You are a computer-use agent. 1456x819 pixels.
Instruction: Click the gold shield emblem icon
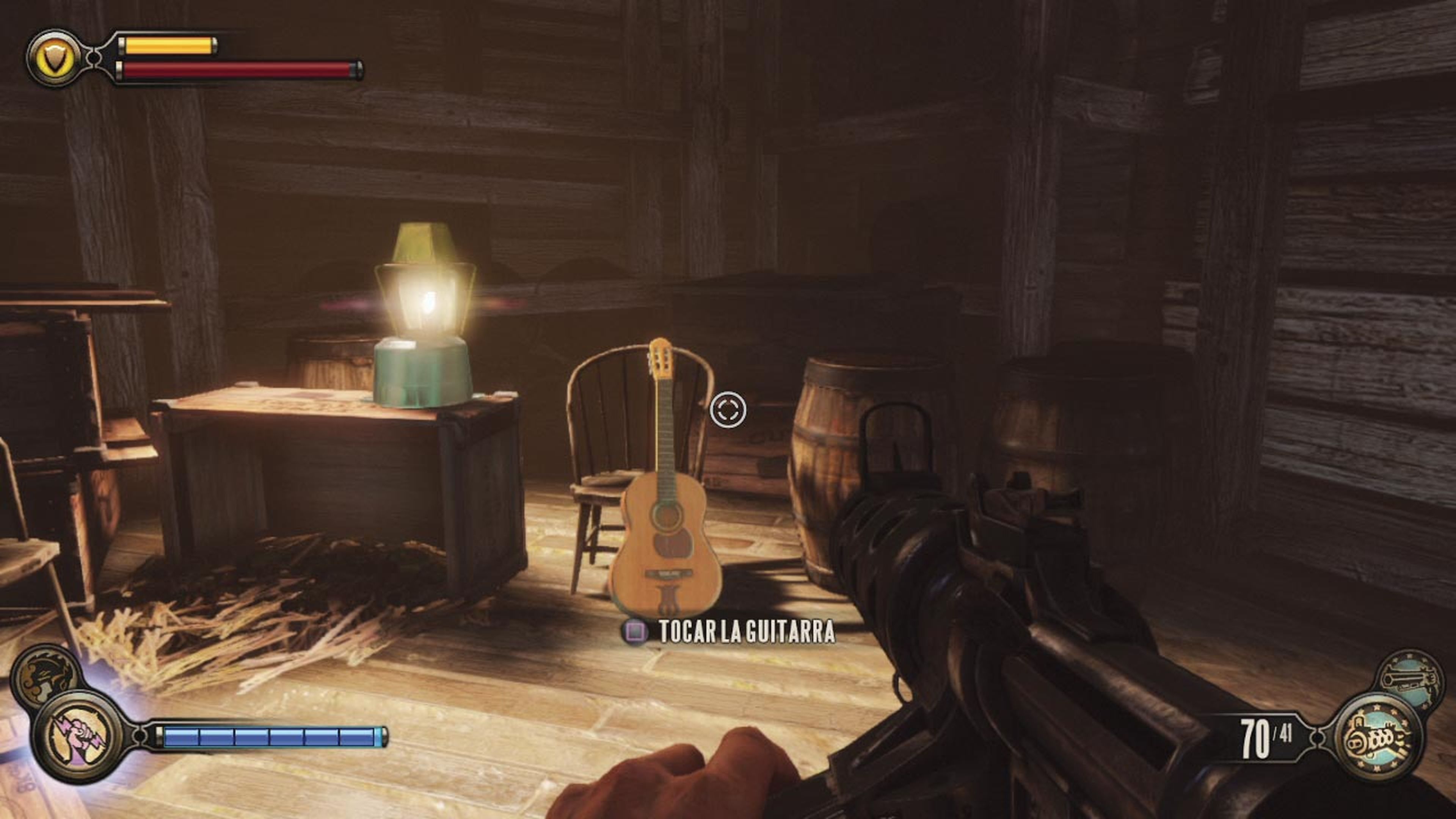point(54,58)
